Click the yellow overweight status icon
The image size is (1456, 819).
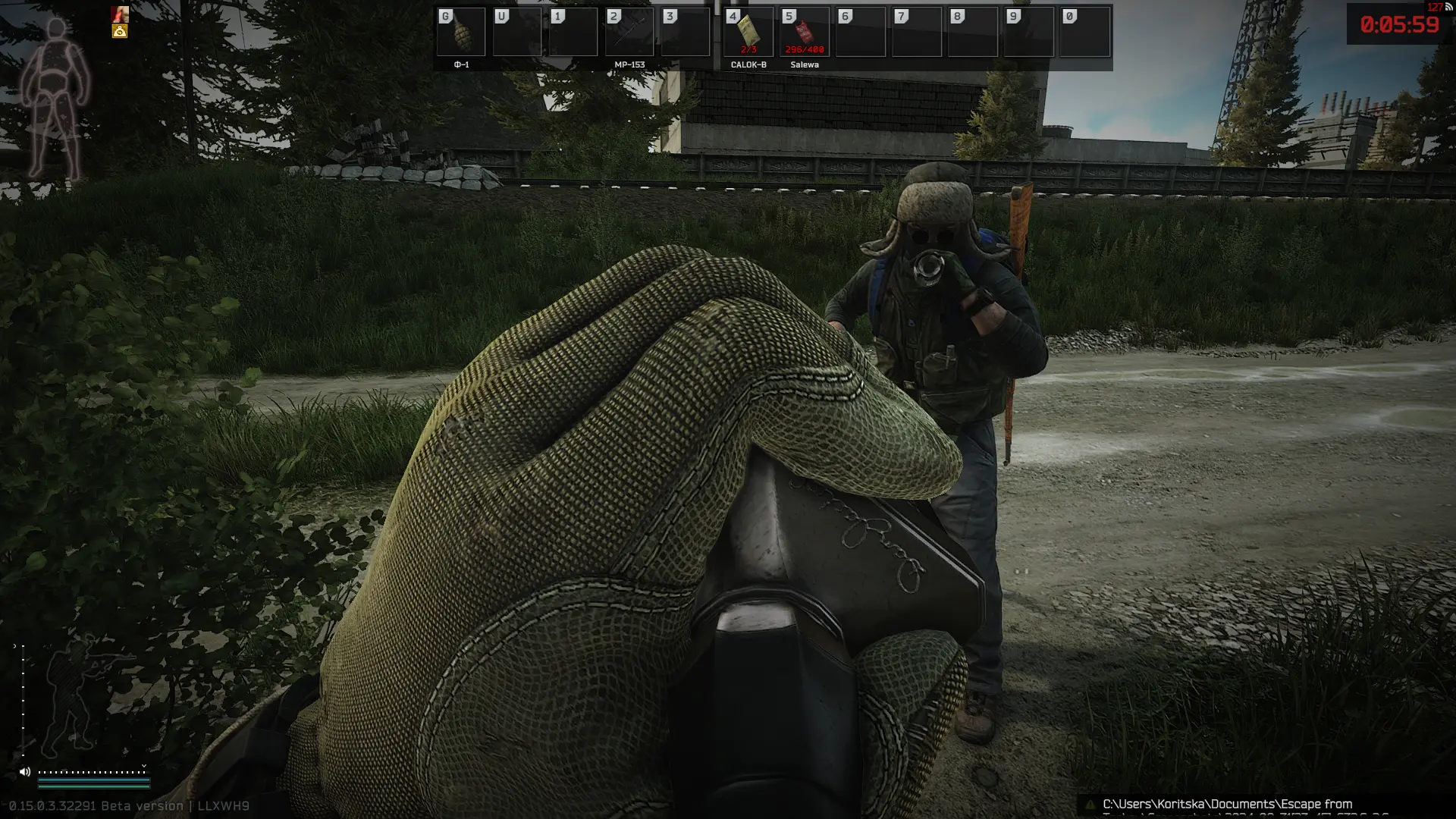[x=120, y=31]
